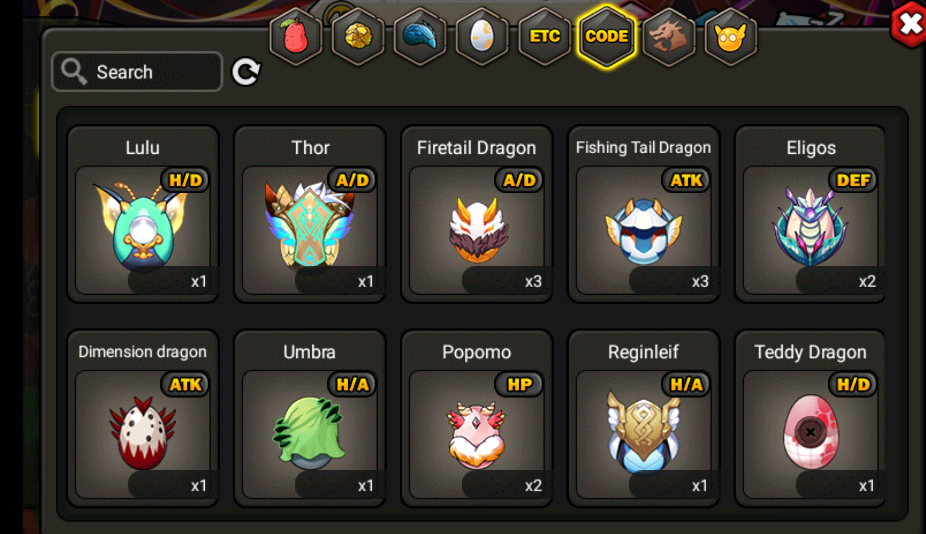The height and width of the screenshot is (534, 926).
Task: Open the gold nugget tab
Action: 357,37
